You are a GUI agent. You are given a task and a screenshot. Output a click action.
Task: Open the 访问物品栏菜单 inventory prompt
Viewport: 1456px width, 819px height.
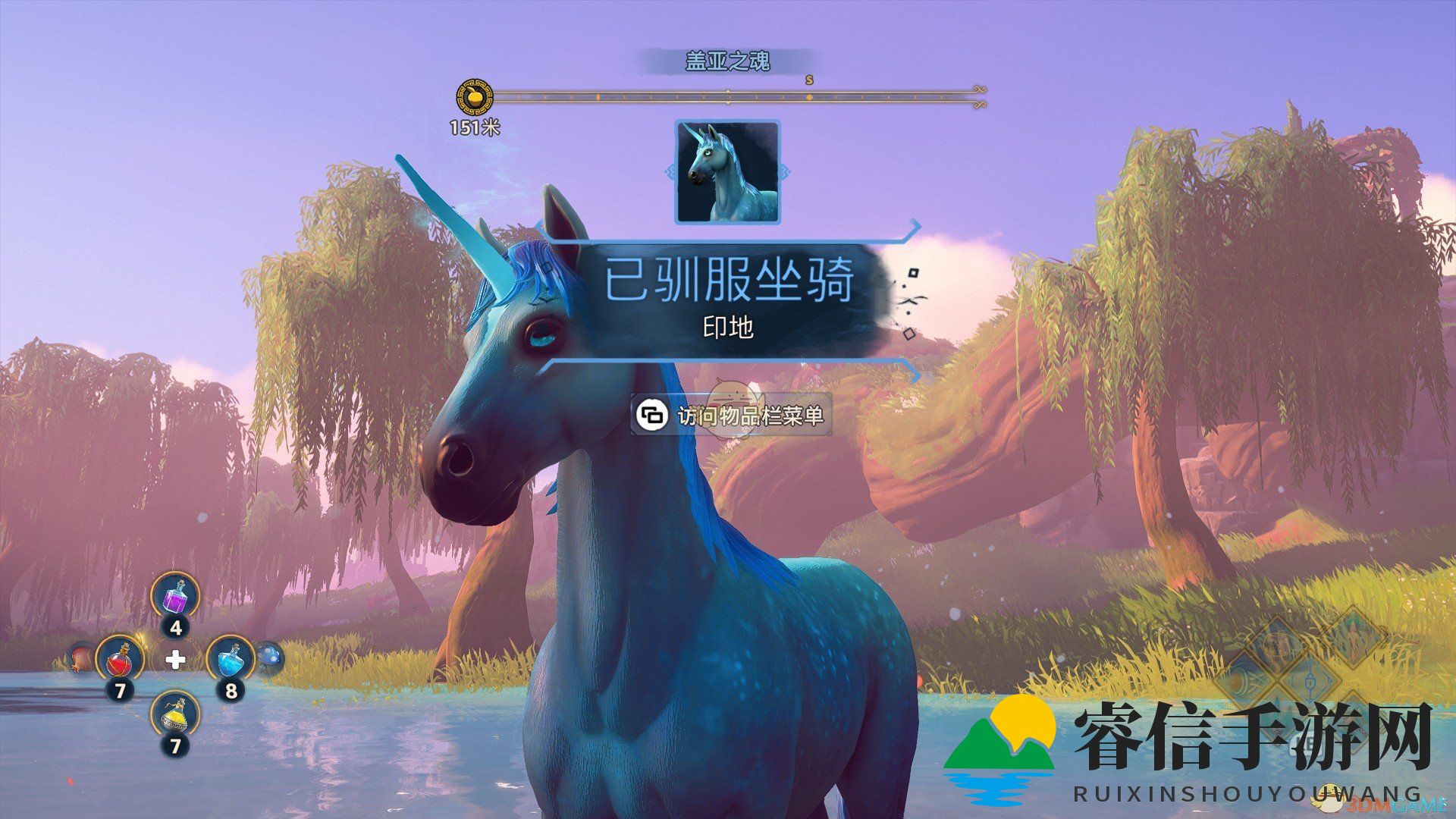731,416
